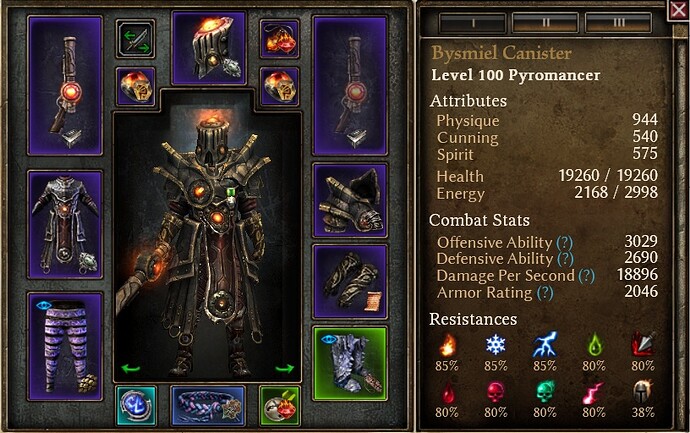Screen dimensions: 690x433
Task: Click the weapon swap arrows button
Action: [134, 39]
